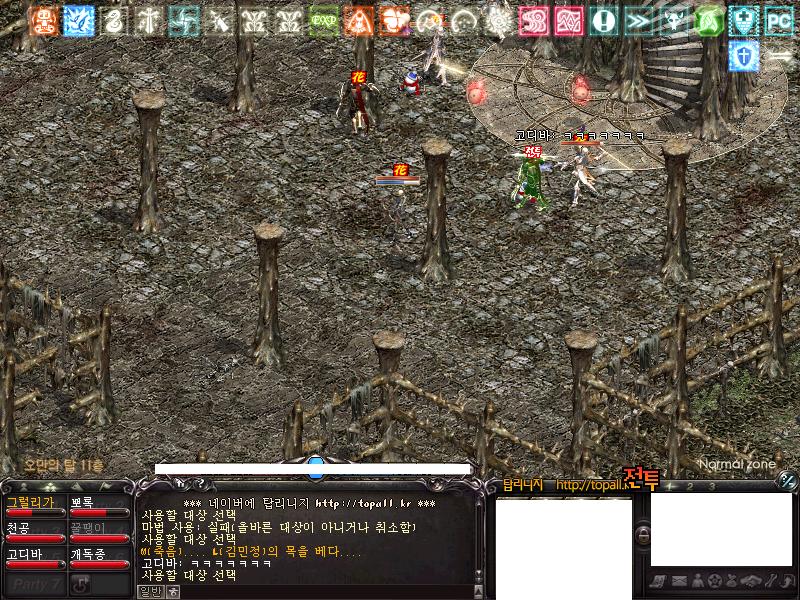Select the green EXP bonus icon
800x600 pixels.
click(x=323, y=20)
